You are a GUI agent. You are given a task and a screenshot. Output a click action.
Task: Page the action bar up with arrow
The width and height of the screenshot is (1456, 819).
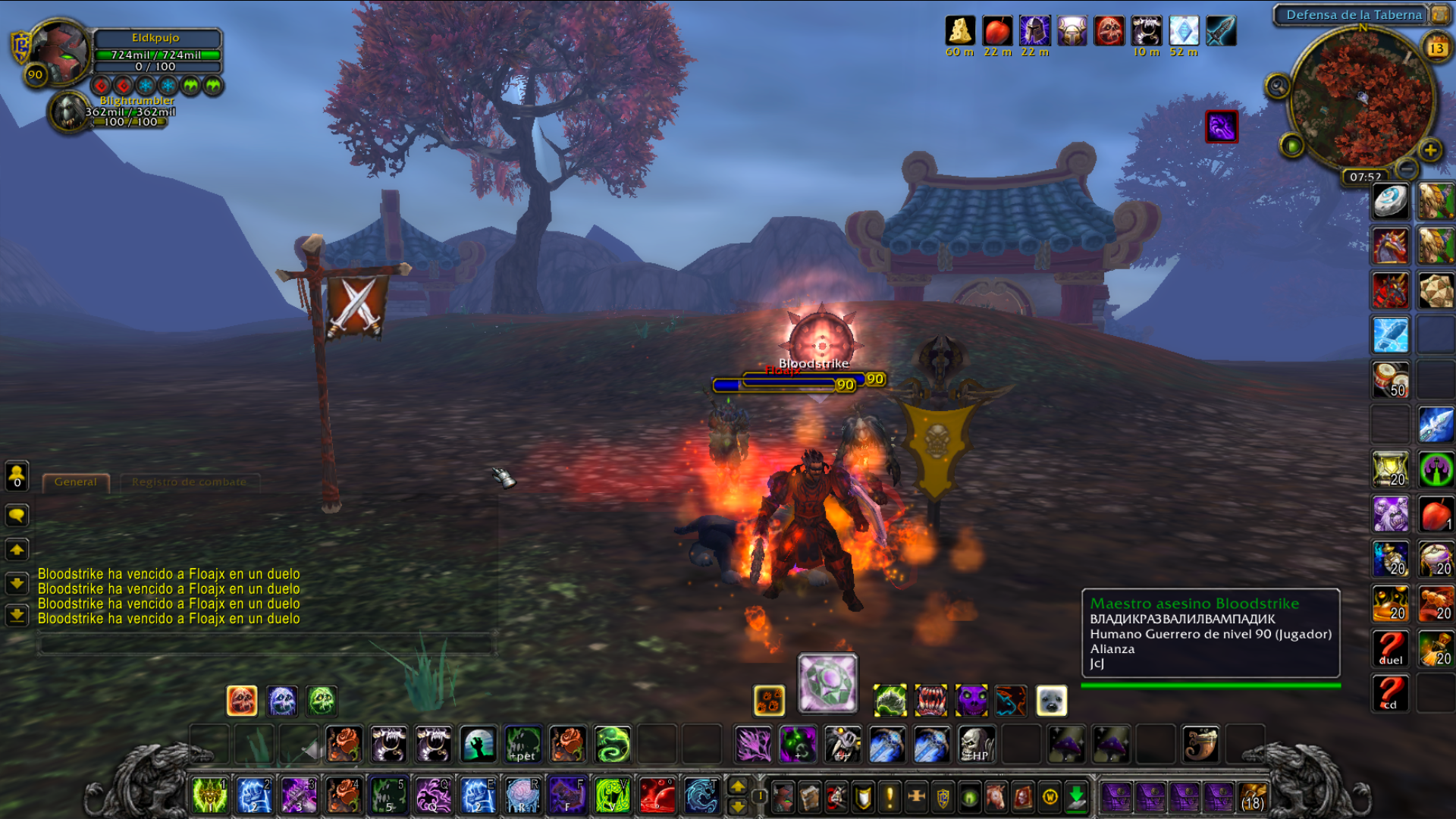click(x=738, y=786)
